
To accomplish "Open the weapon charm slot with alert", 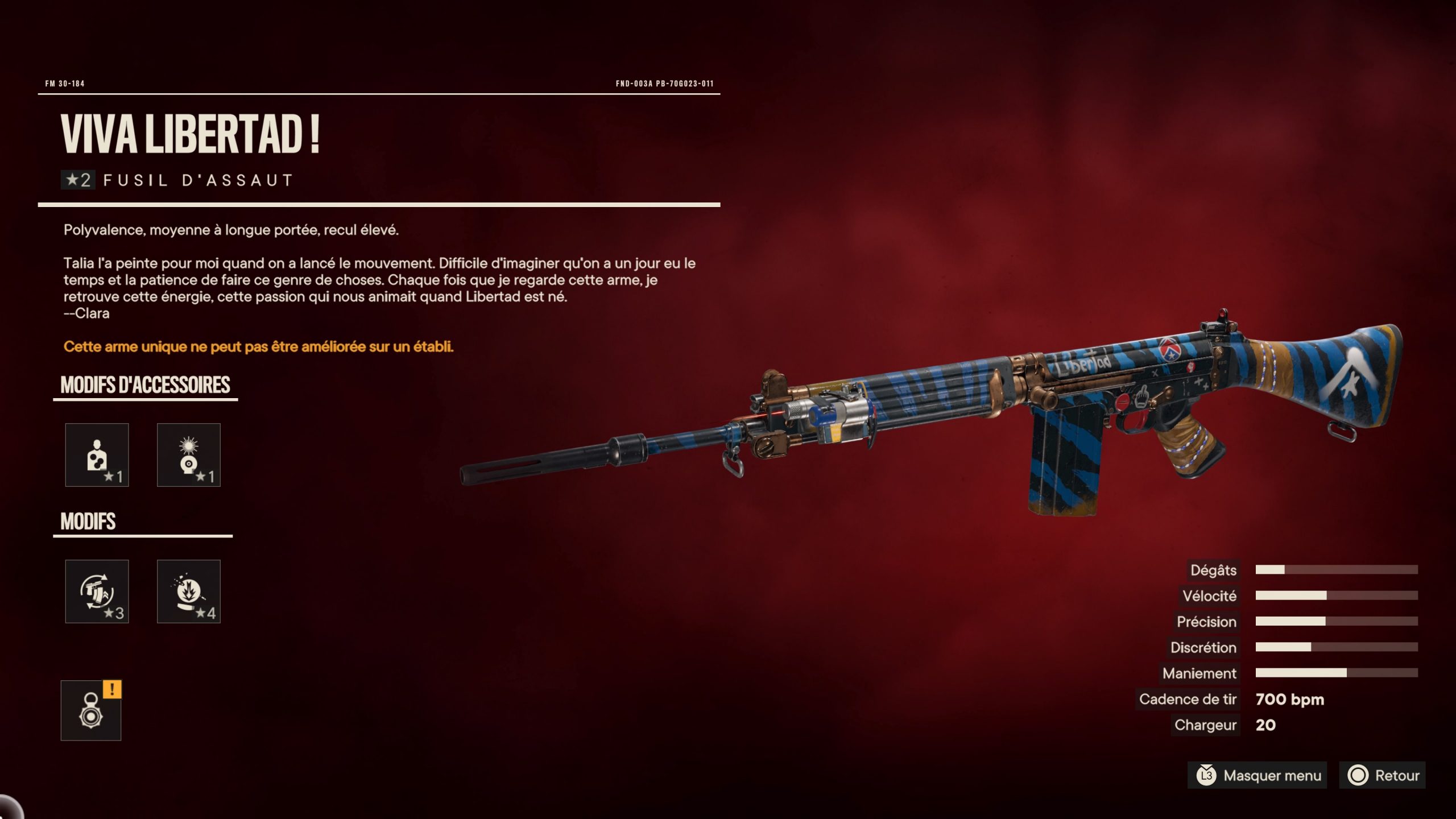I will pyautogui.click(x=91, y=711).
